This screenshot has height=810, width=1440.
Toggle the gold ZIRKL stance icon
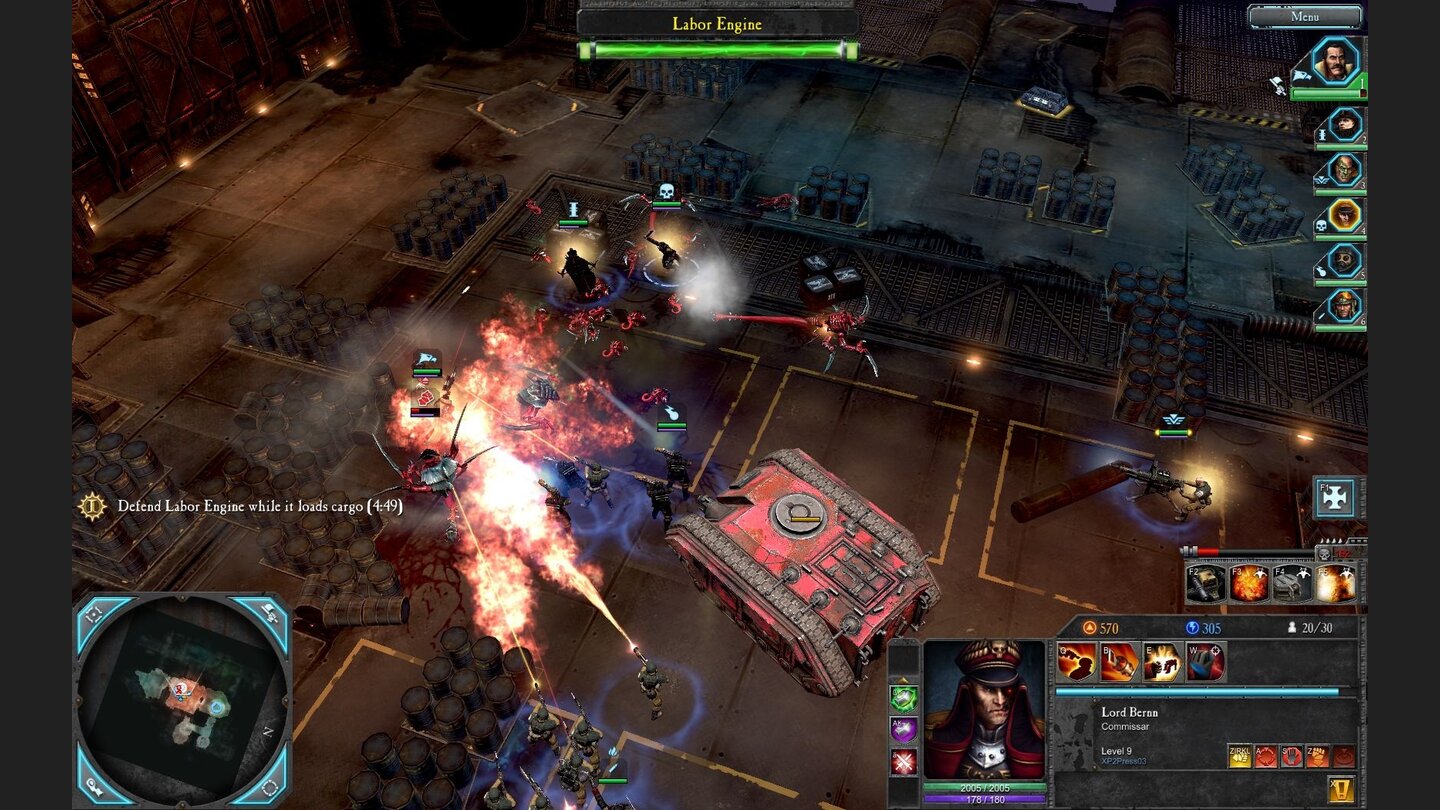[x=1240, y=756]
